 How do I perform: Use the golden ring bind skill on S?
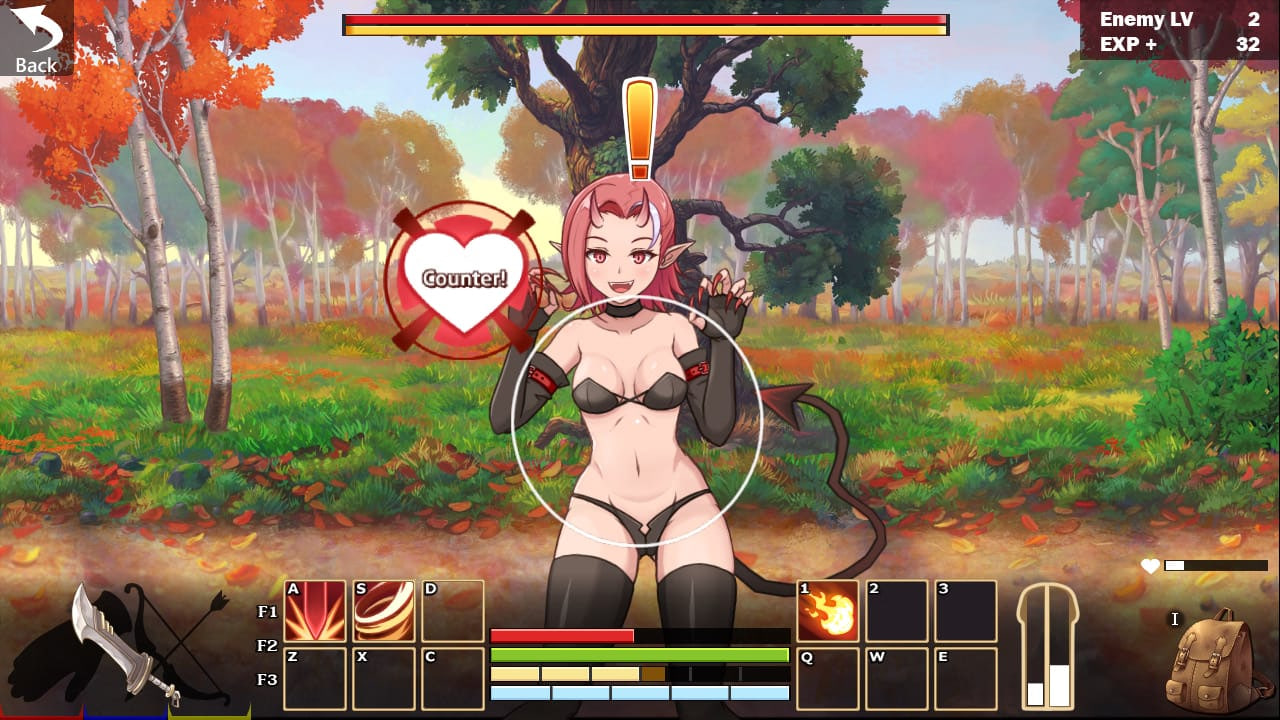[x=383, y=612]
